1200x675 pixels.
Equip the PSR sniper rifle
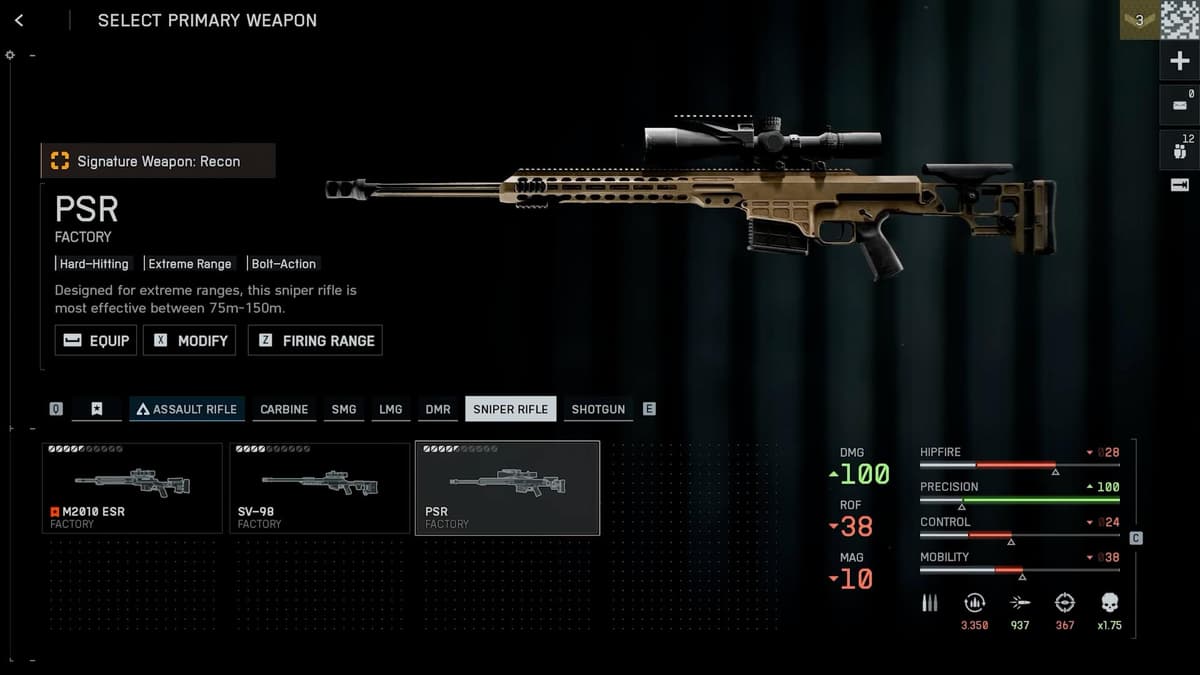point(96,340)
